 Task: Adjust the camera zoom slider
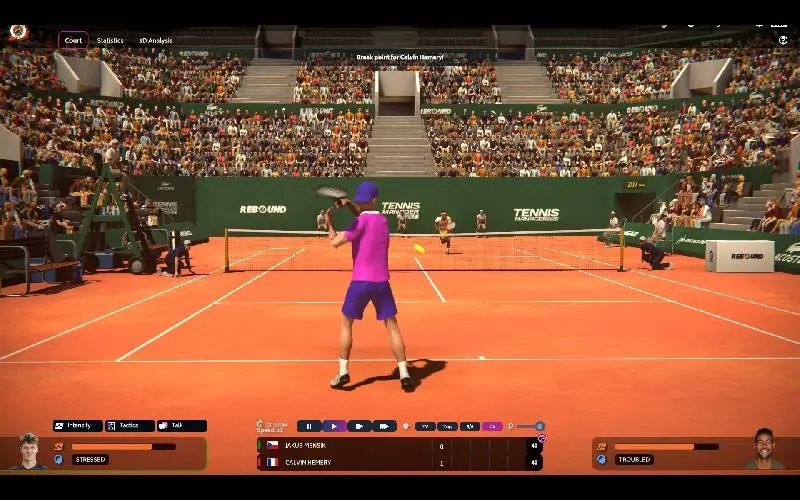(539, 426)
